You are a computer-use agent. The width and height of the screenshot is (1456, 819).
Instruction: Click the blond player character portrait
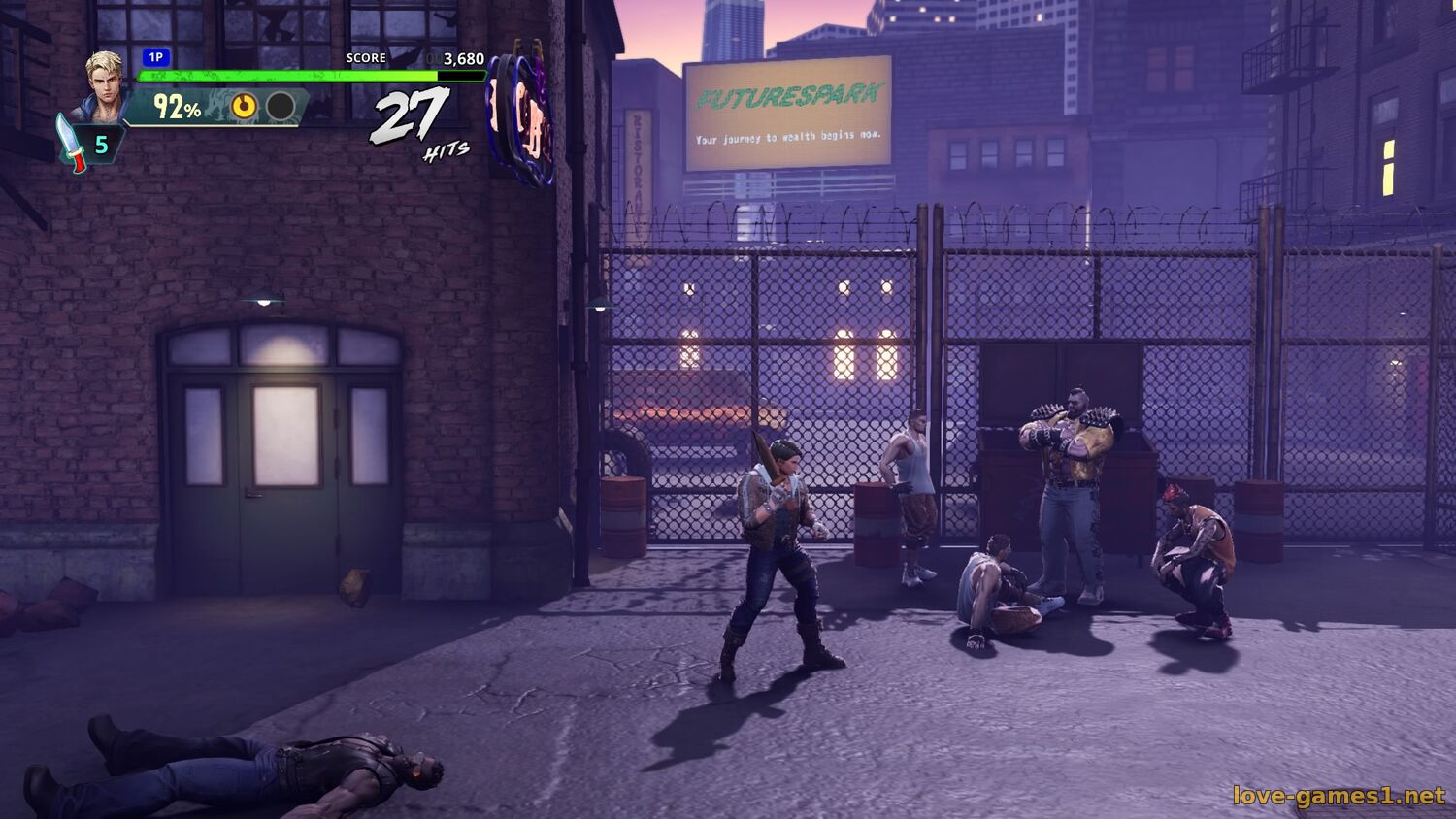(x=106, y=83)
